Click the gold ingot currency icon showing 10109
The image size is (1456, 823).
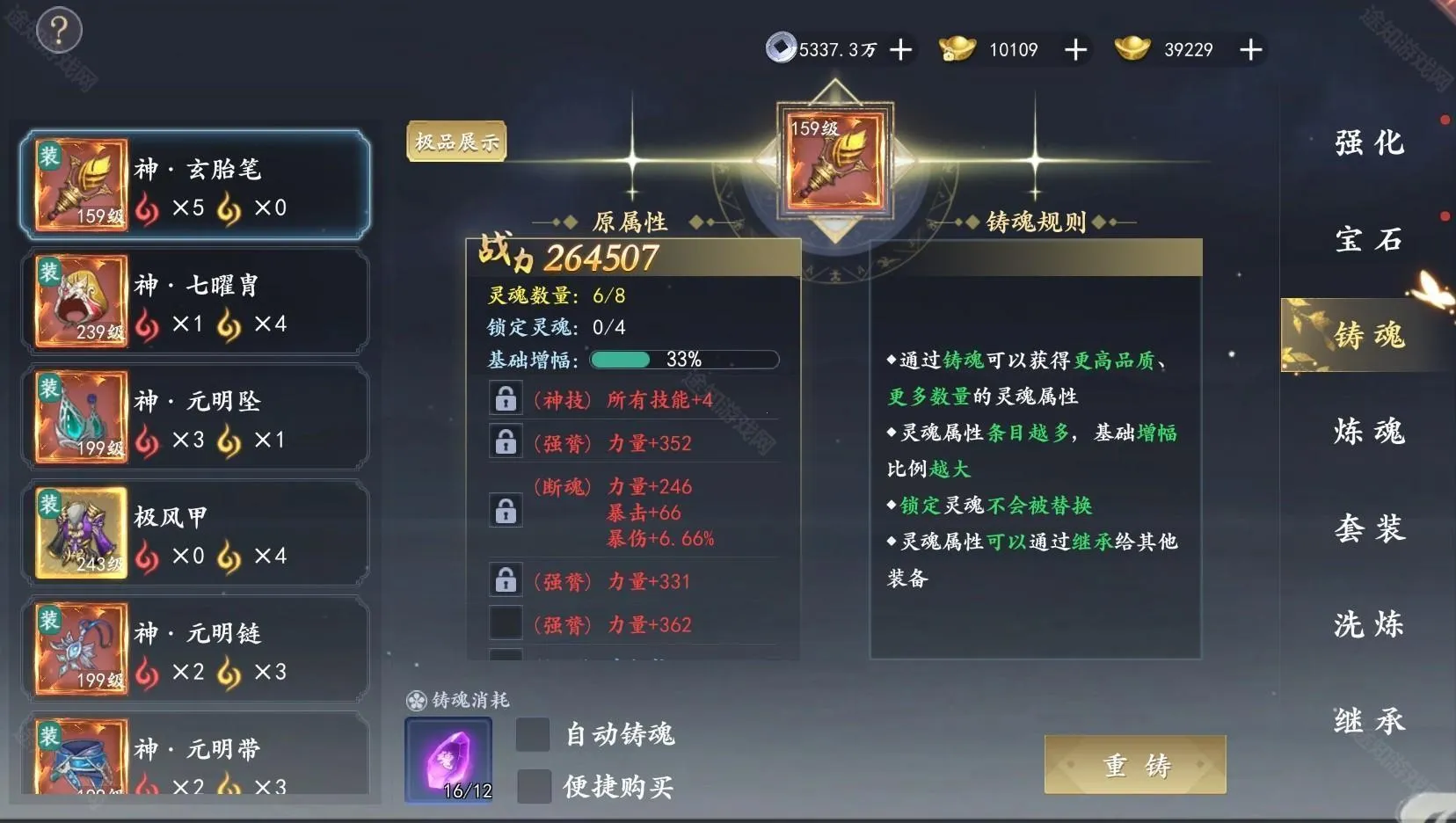958,50
